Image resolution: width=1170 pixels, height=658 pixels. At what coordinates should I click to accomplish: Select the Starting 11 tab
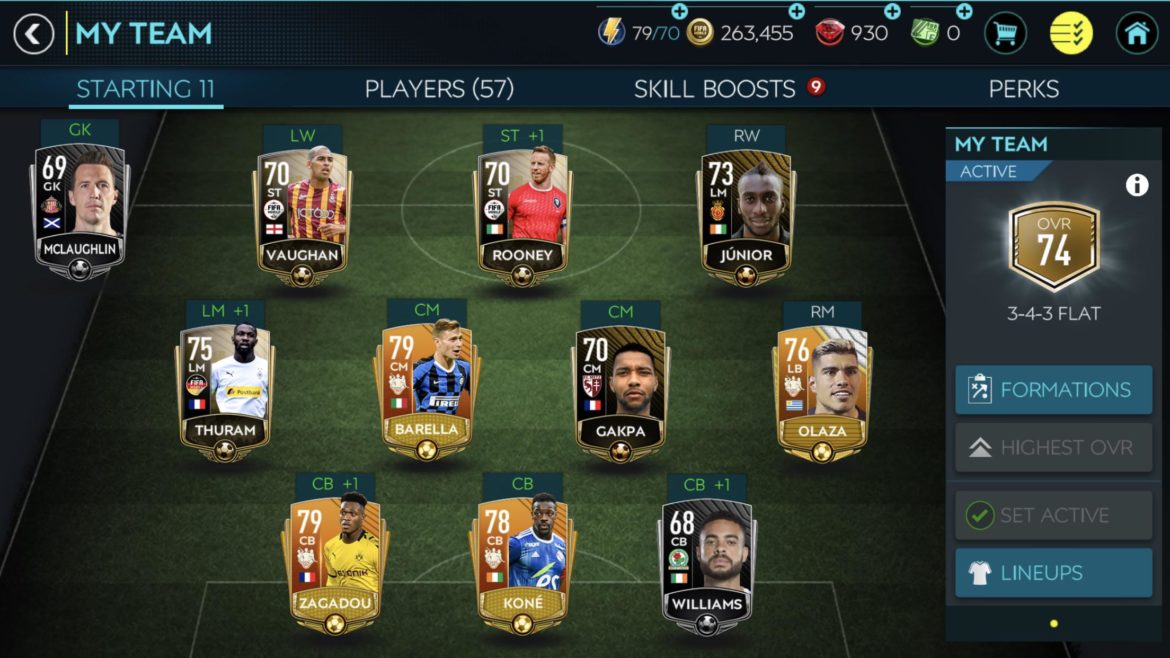point(146,89)
